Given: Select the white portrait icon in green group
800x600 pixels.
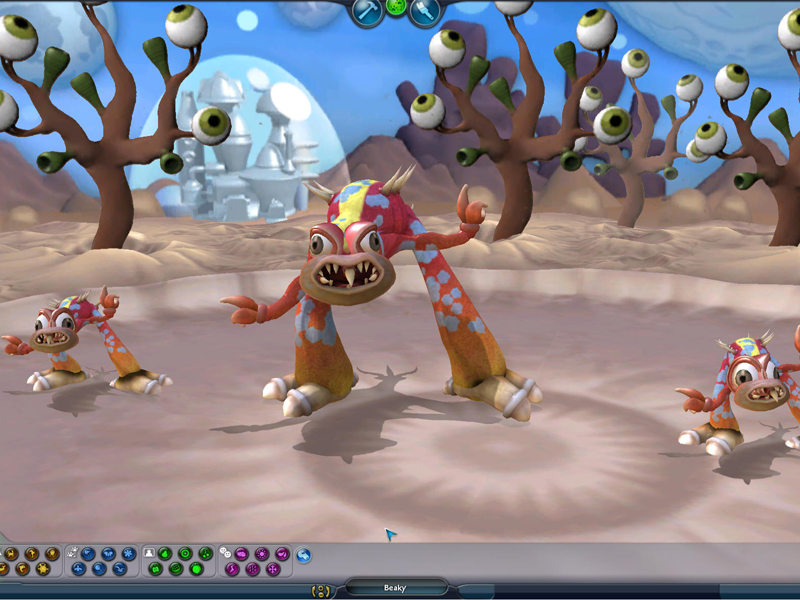Looking at the screenshot, I should [x=149, y=553].
